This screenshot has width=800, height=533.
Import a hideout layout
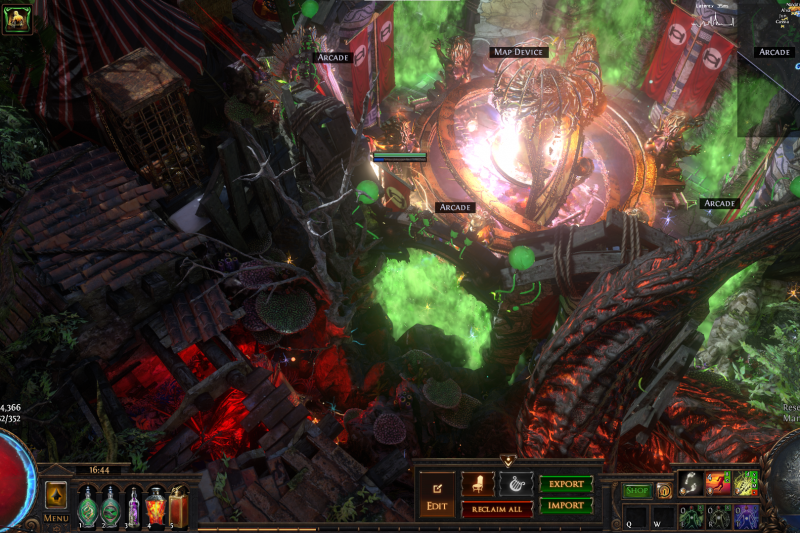[x=566, y=505]
